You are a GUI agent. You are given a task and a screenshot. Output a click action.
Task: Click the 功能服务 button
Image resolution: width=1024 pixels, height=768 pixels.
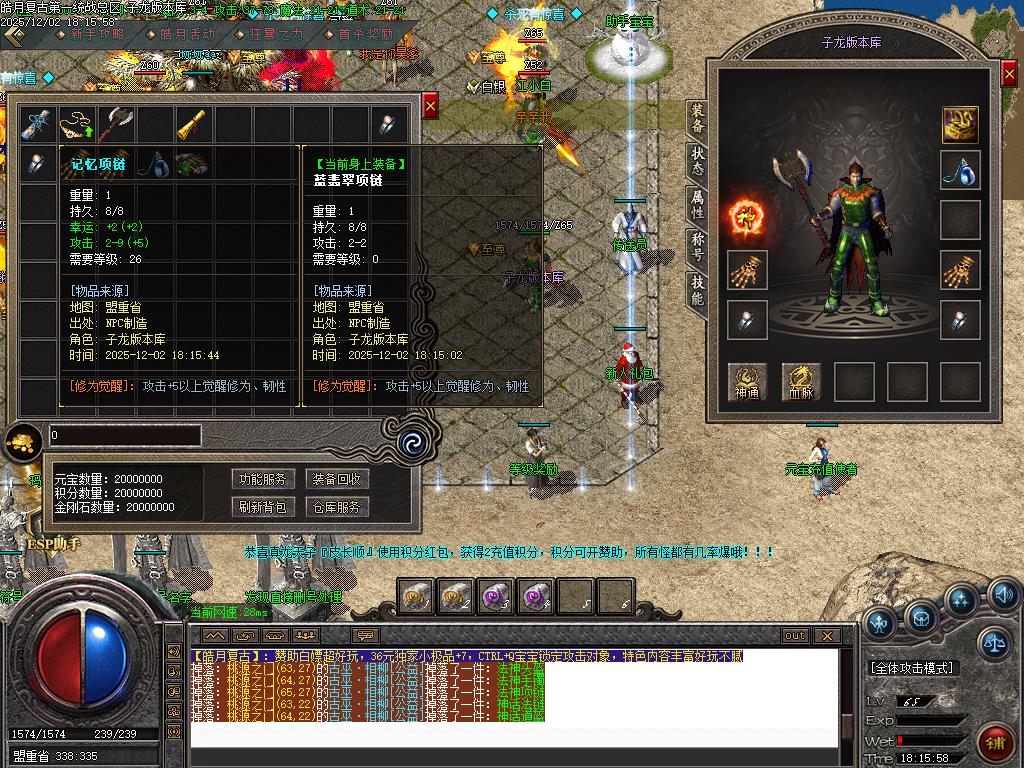pos(261,479)
